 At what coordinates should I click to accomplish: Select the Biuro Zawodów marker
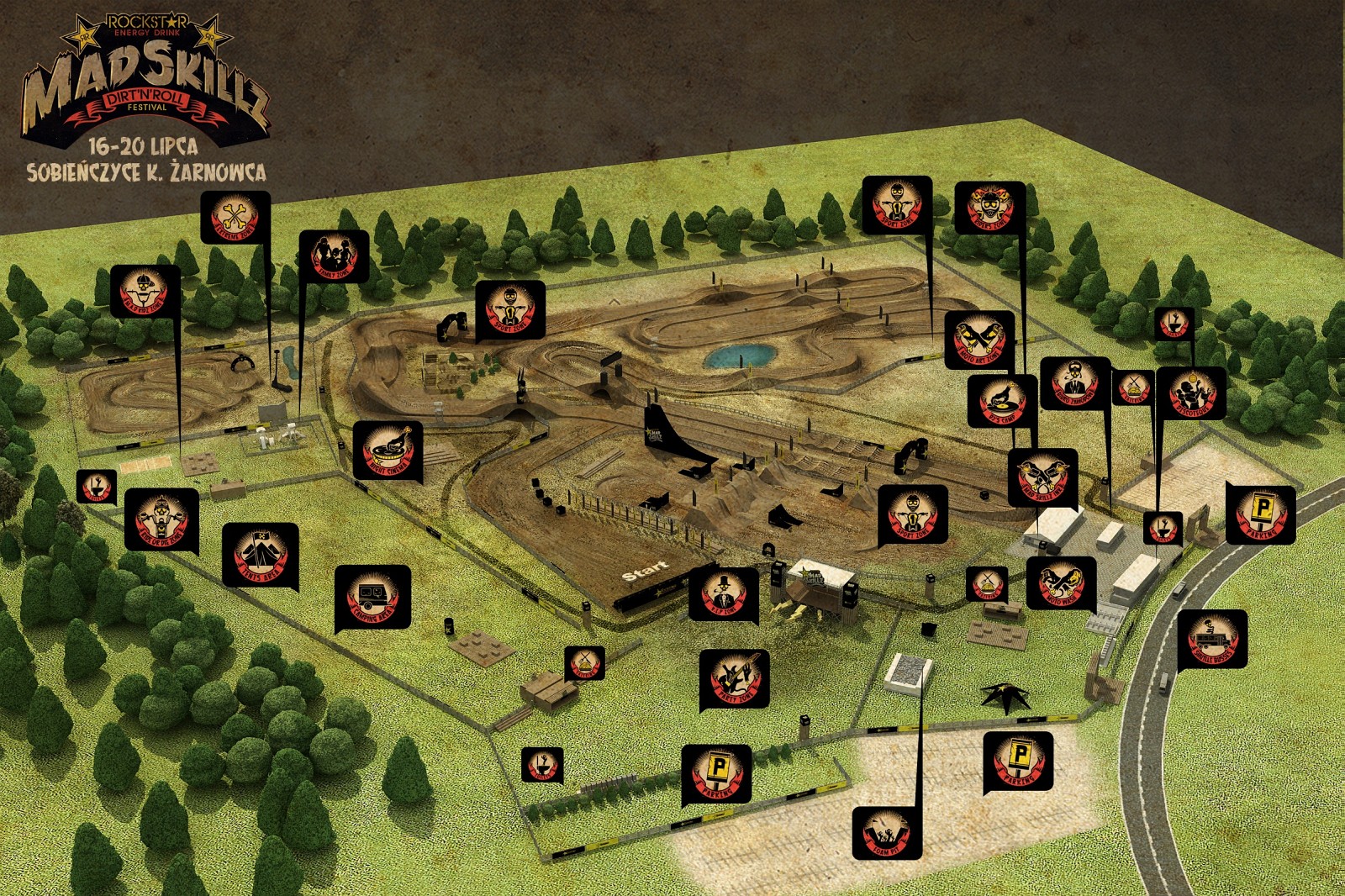[x=1075, y=382]
